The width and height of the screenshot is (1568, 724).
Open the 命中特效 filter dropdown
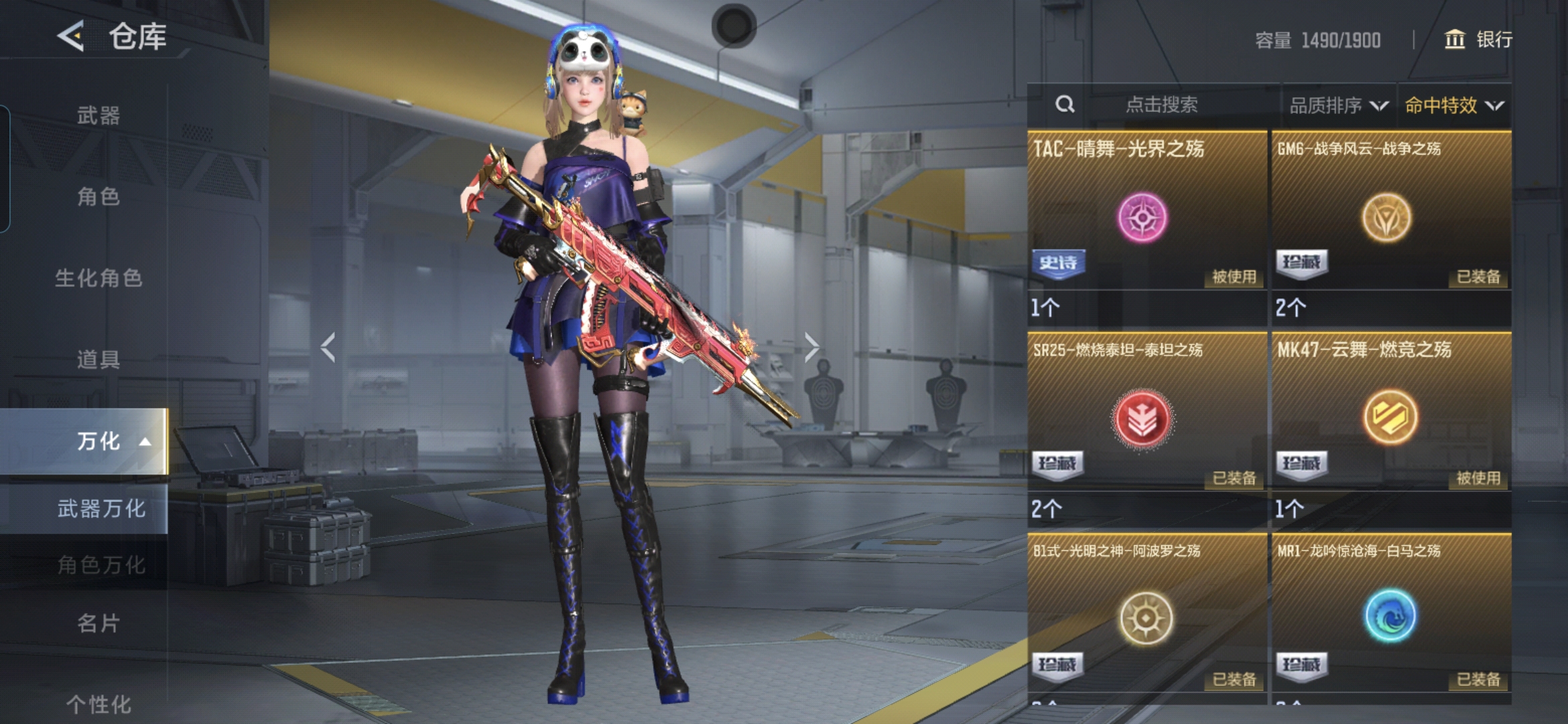pyautogui.click(x=1453, y=105)
